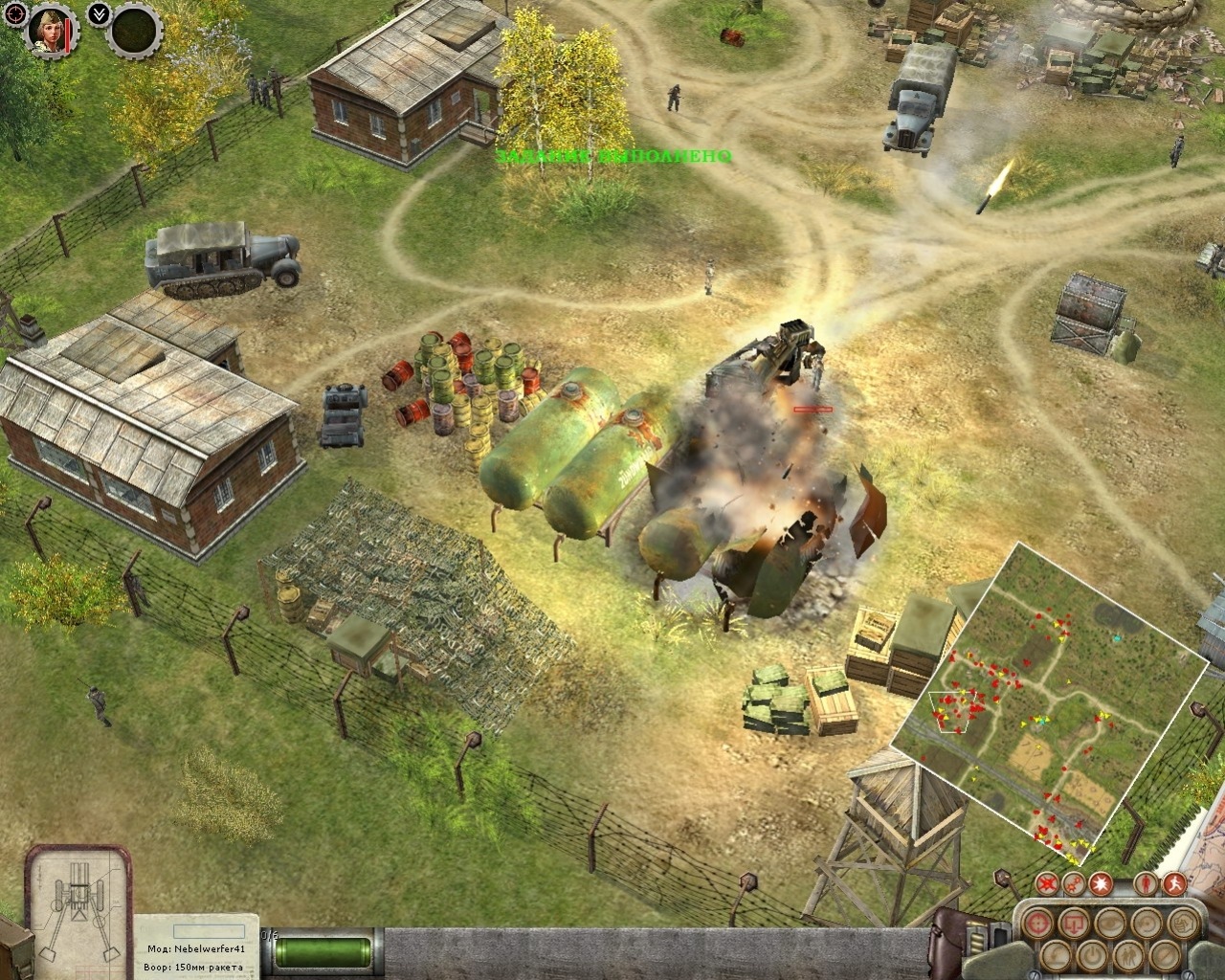Click the two soldiers command button
This screenshot has width=1225, height=980.
click(x=1129, y=955)
